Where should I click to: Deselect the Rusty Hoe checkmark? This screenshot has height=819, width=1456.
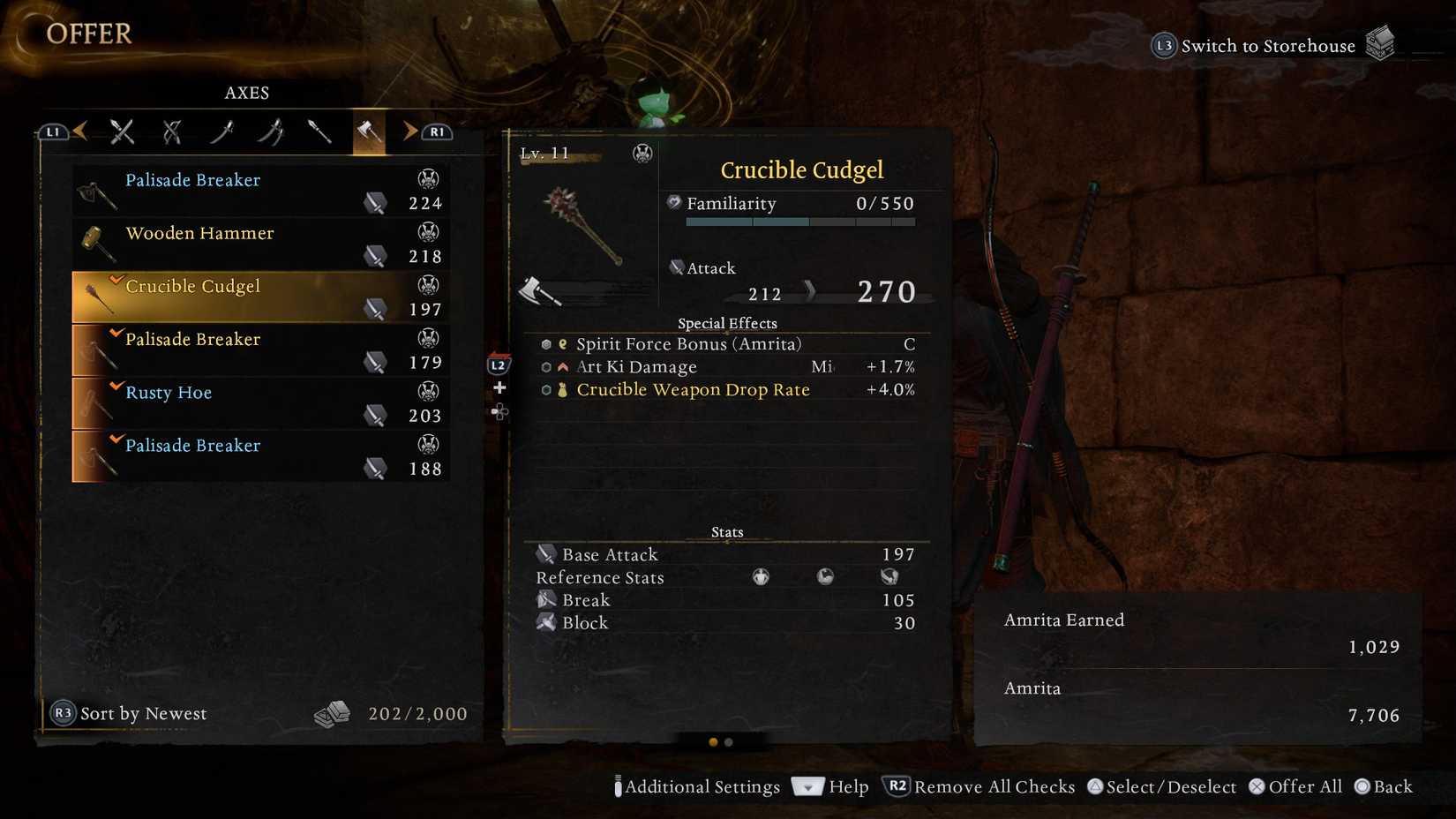(x=115, y=385)
